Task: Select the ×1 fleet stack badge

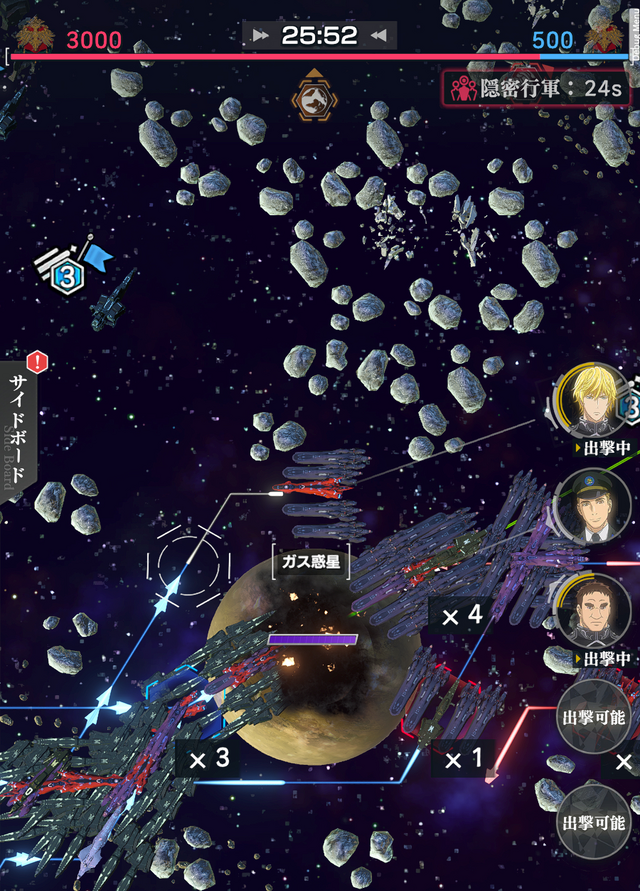Action: click(463, 760)
